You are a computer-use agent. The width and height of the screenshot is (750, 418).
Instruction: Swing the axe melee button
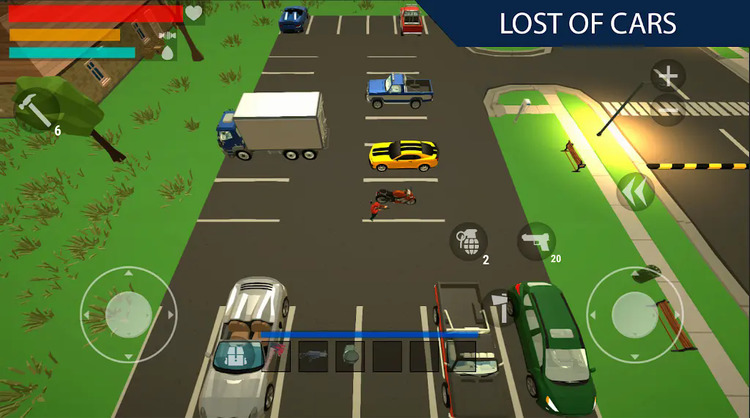(x=499, y=307)
